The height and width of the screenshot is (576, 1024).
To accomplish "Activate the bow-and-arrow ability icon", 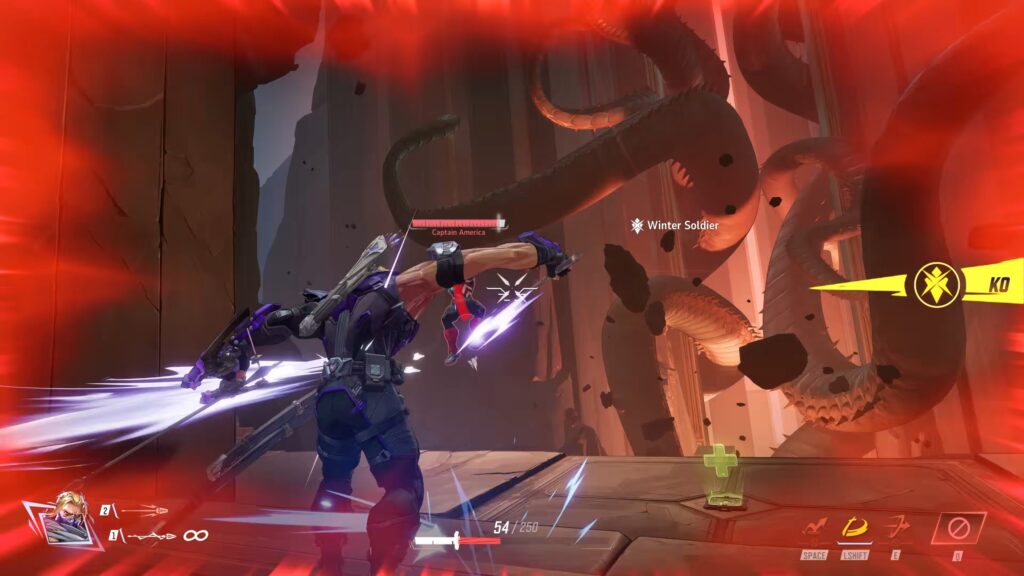I will pyautogui.click(x=896, y=527).
